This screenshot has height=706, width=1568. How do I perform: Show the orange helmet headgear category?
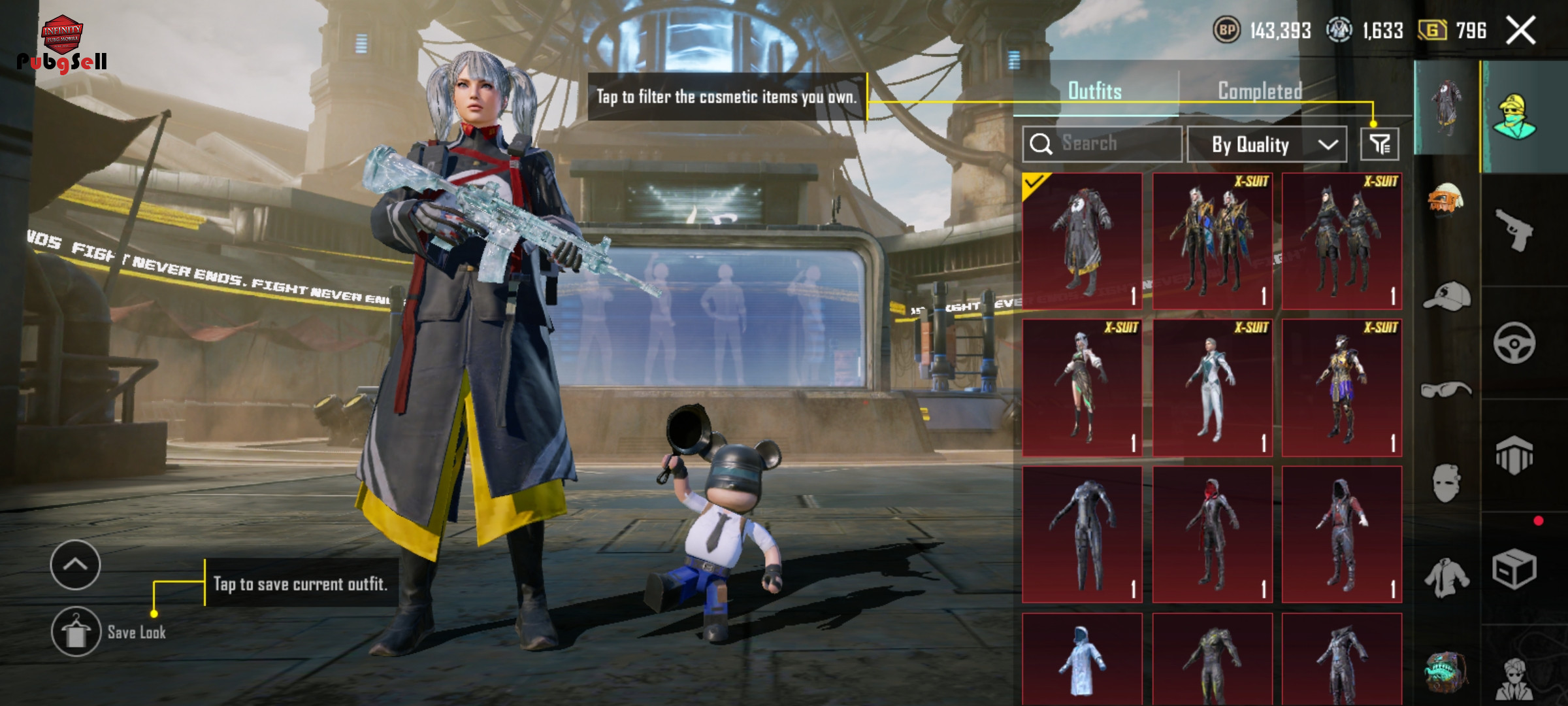pos(1446,199)
